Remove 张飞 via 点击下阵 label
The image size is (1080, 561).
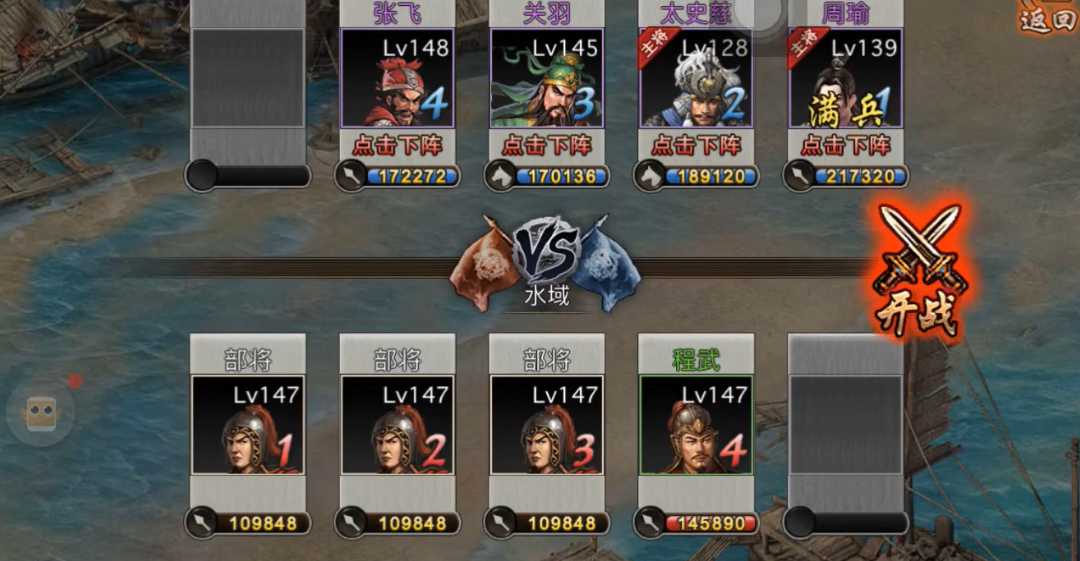[397, 145]
